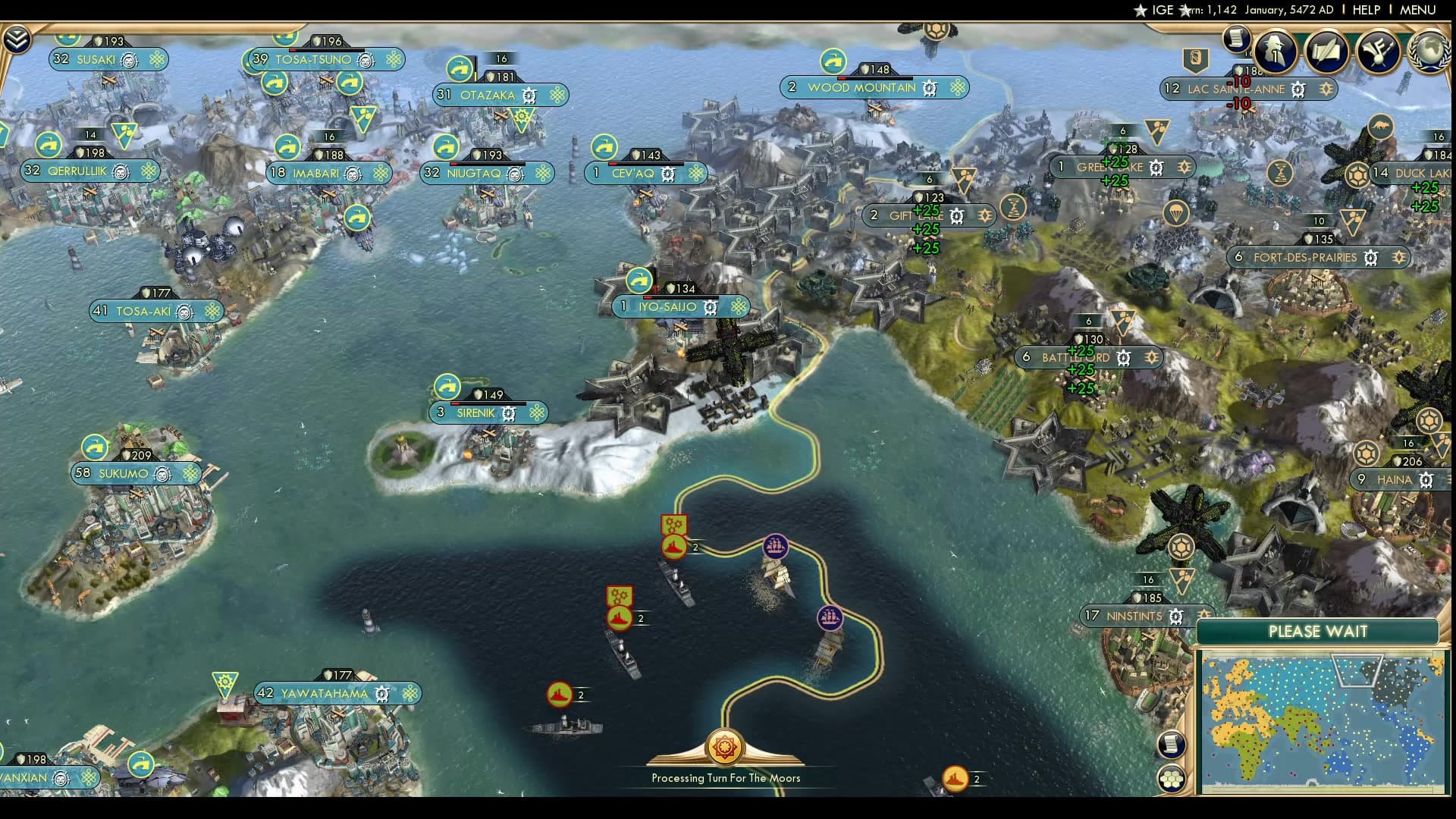The height and width of the screenshot is (819, 1456).
Task: Select the red embarked unit flag in the bay
Action: (x=618, y=618)
